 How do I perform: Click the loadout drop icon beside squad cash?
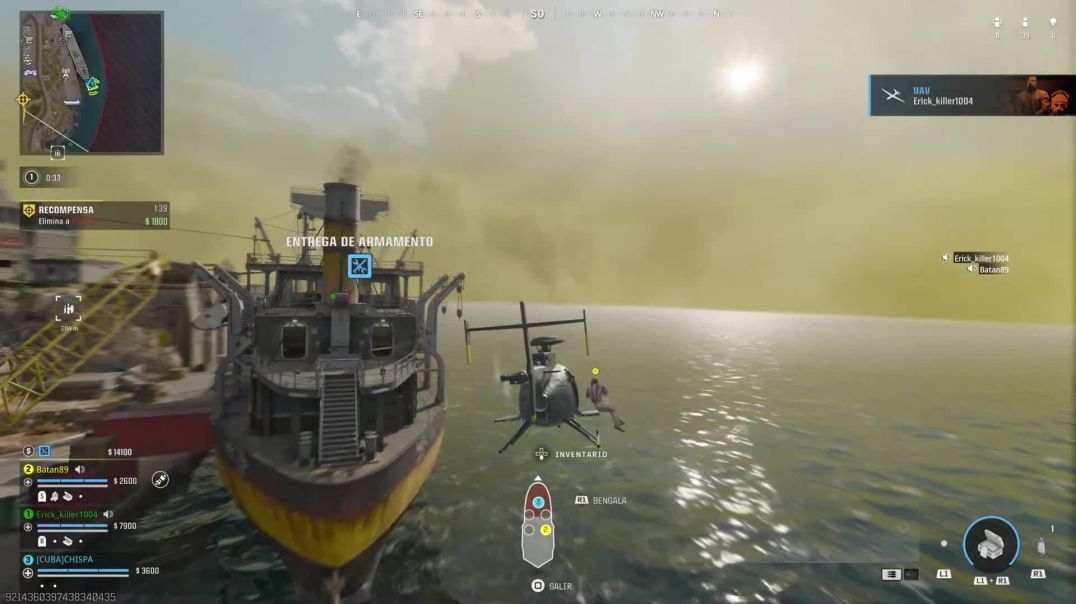pos(44,452)
